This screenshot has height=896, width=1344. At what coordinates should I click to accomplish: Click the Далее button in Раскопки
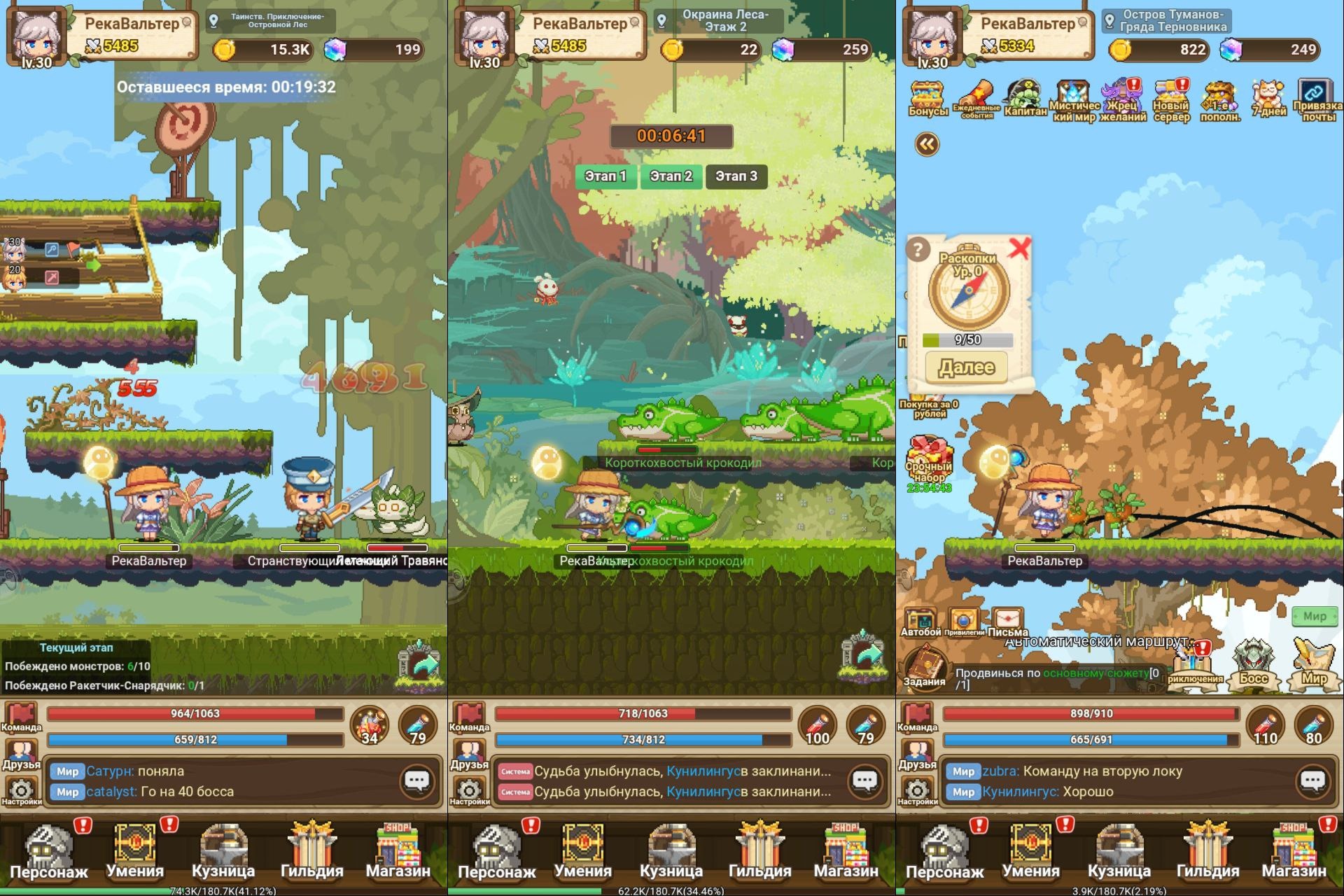[966, 367]
